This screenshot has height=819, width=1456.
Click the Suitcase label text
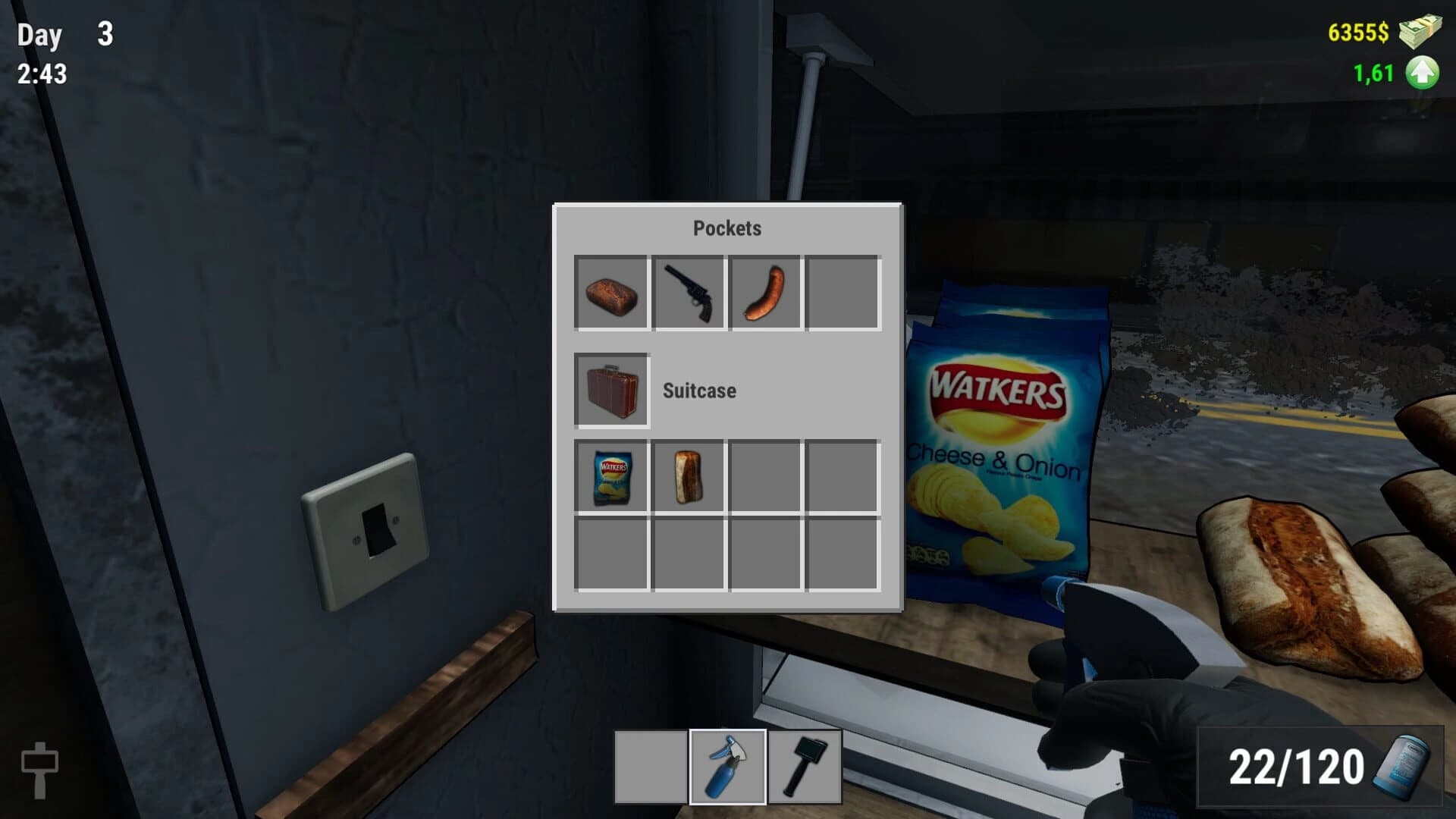[x=698, y=391]
